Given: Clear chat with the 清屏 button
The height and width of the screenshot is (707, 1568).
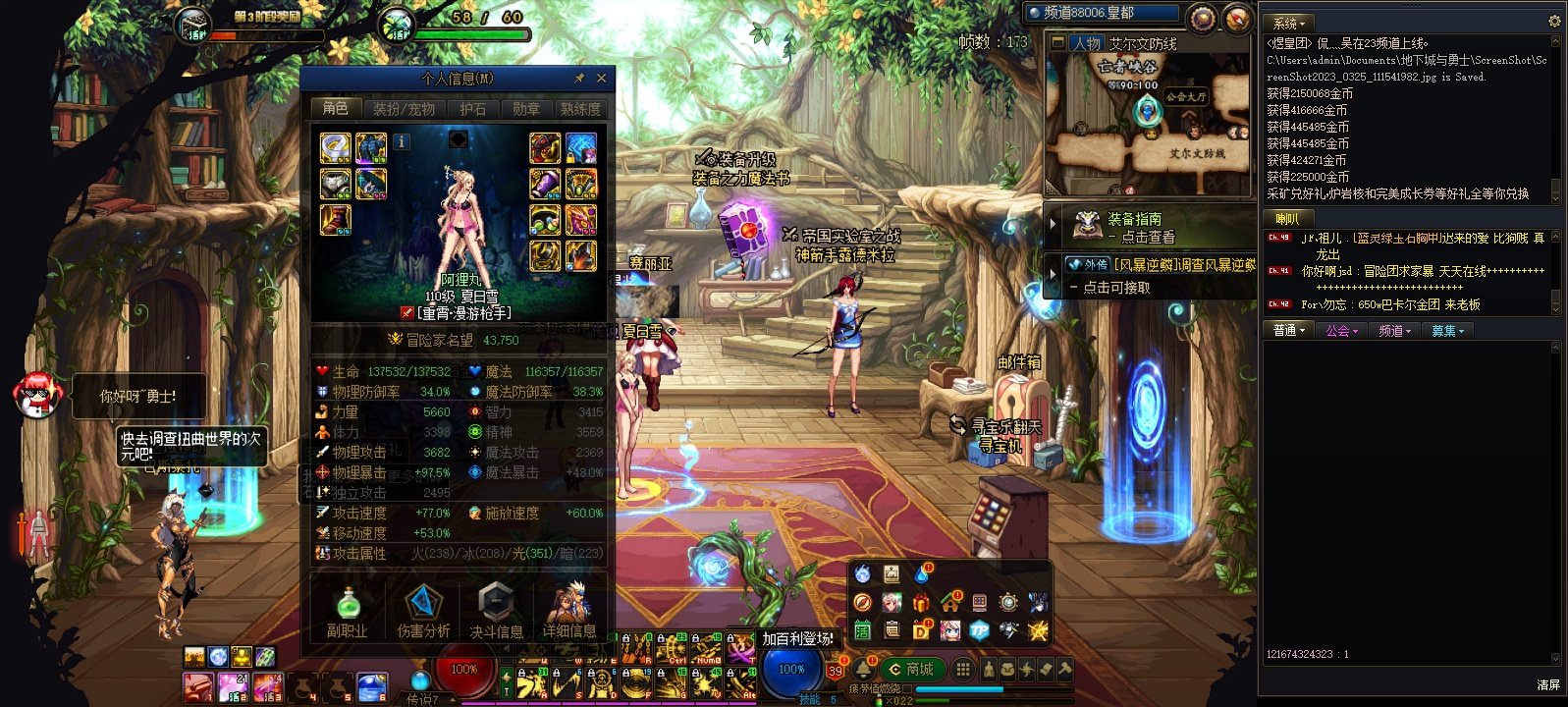Looking at the screenshot, I should tap(1547, 684).
